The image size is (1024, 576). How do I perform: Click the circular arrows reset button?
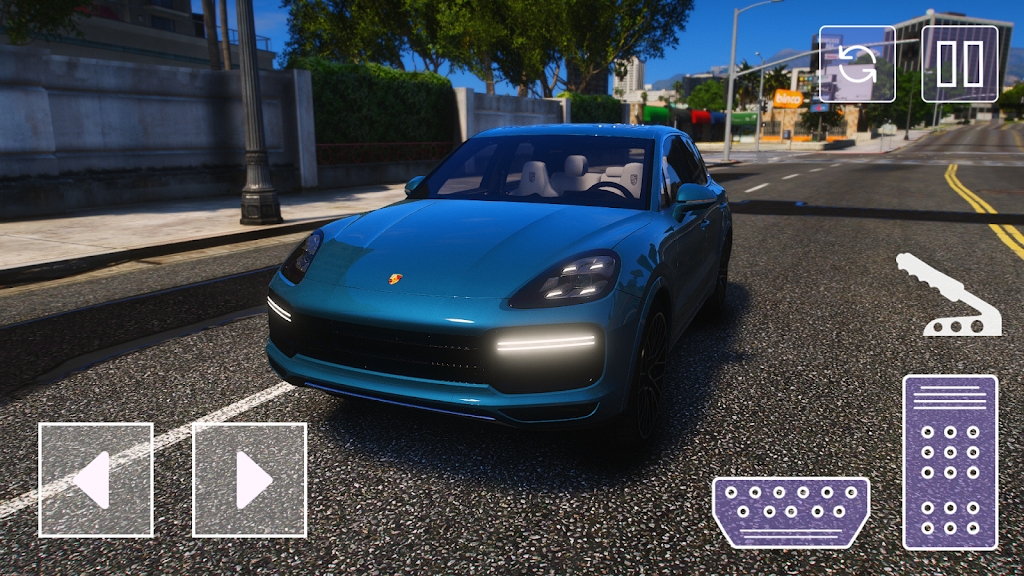(857, 64)
